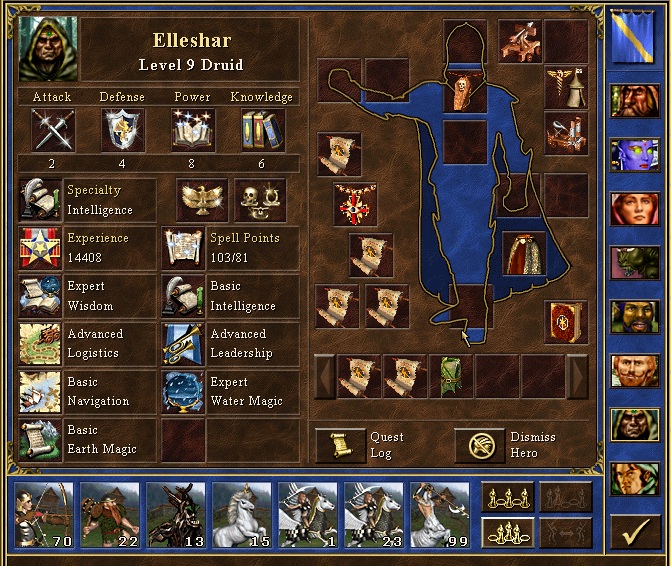The height and width of the screenshot is (566, 671).
Task: Show next backpack items with right arrow
Action: tap(578, 376)
